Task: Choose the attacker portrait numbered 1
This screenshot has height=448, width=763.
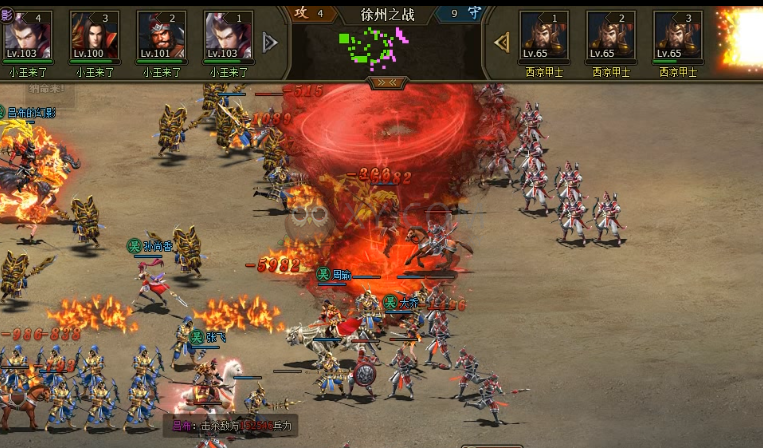Action: [229, 37]
